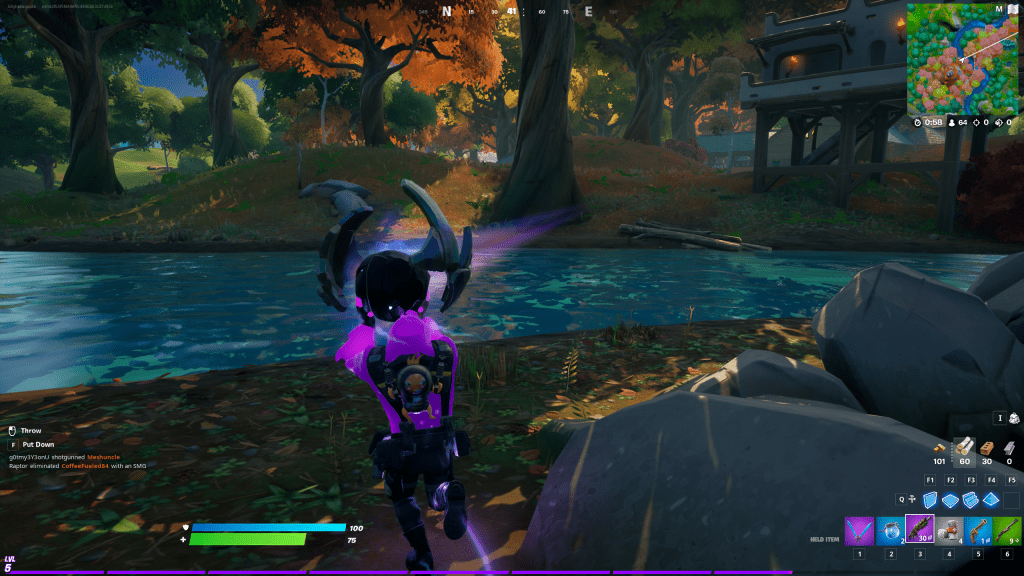Screen dimensions: 1024x576
Task: Select the floor building piece
Action: point(950,499)
